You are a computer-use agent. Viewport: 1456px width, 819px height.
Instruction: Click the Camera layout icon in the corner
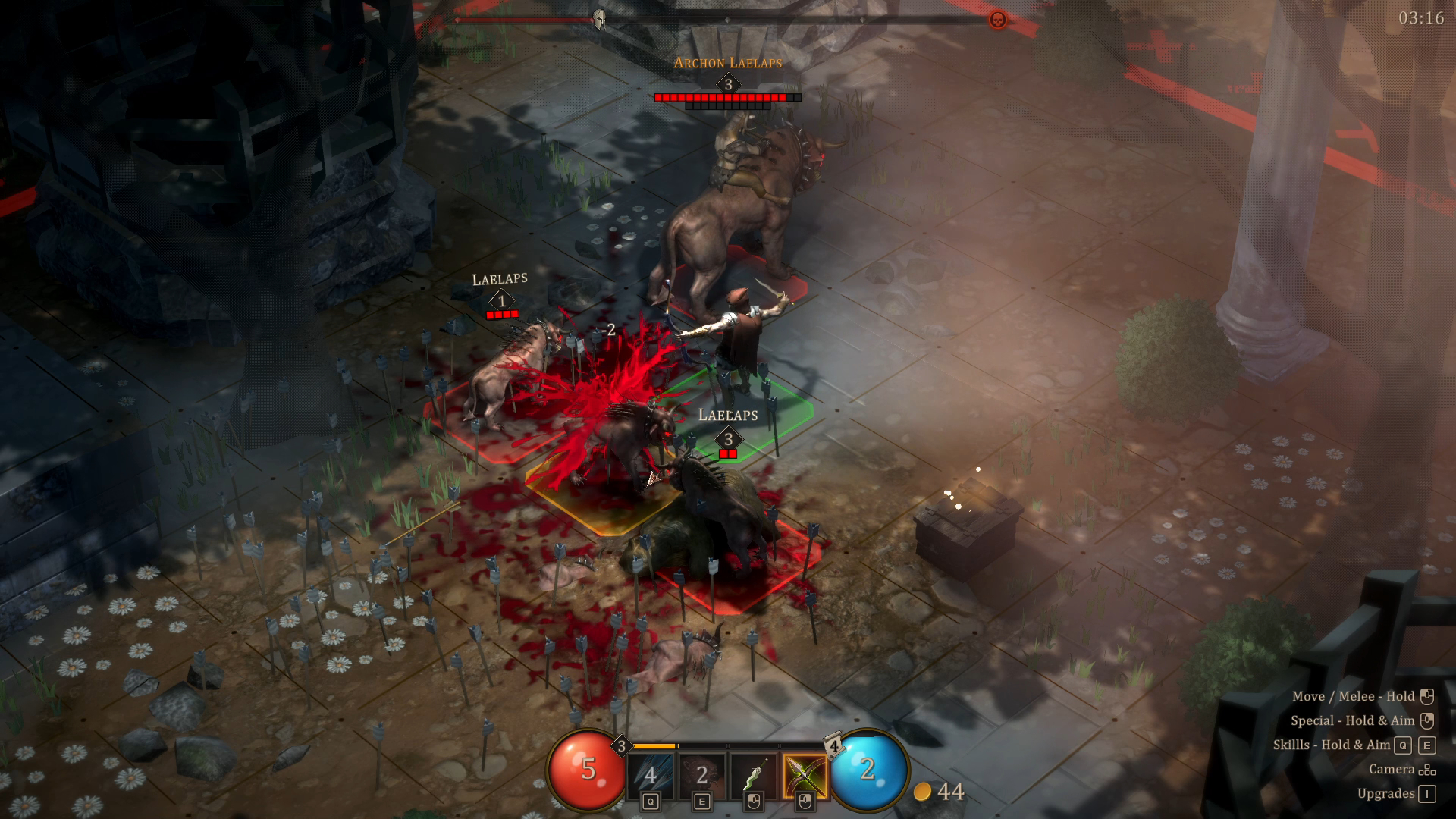(1429, 770)
